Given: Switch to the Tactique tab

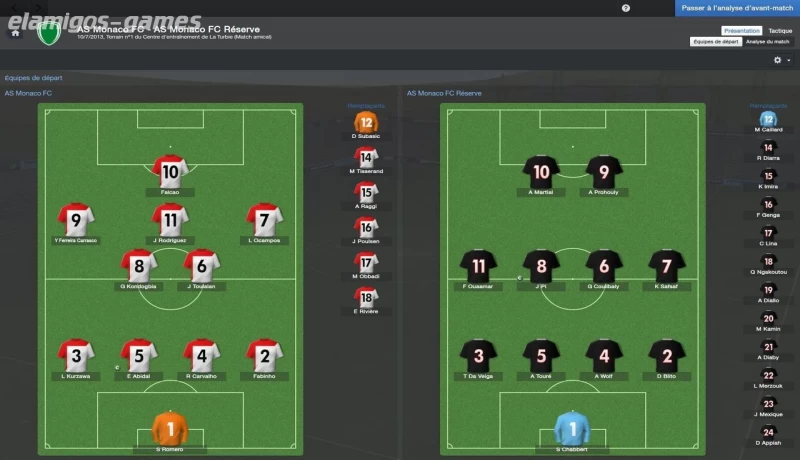Looking at the screenshot, I should click(x=780, y=31).
